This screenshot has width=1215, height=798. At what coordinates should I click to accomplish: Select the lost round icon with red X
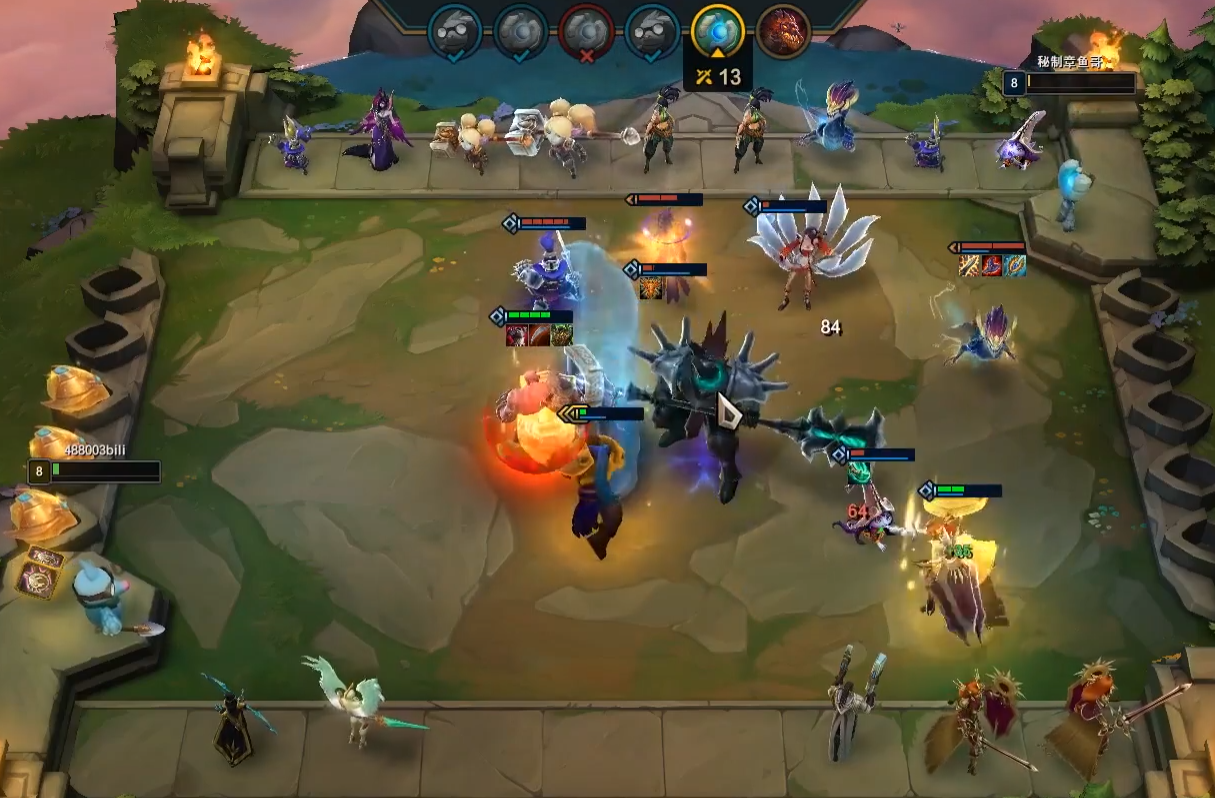click(586, 31)
